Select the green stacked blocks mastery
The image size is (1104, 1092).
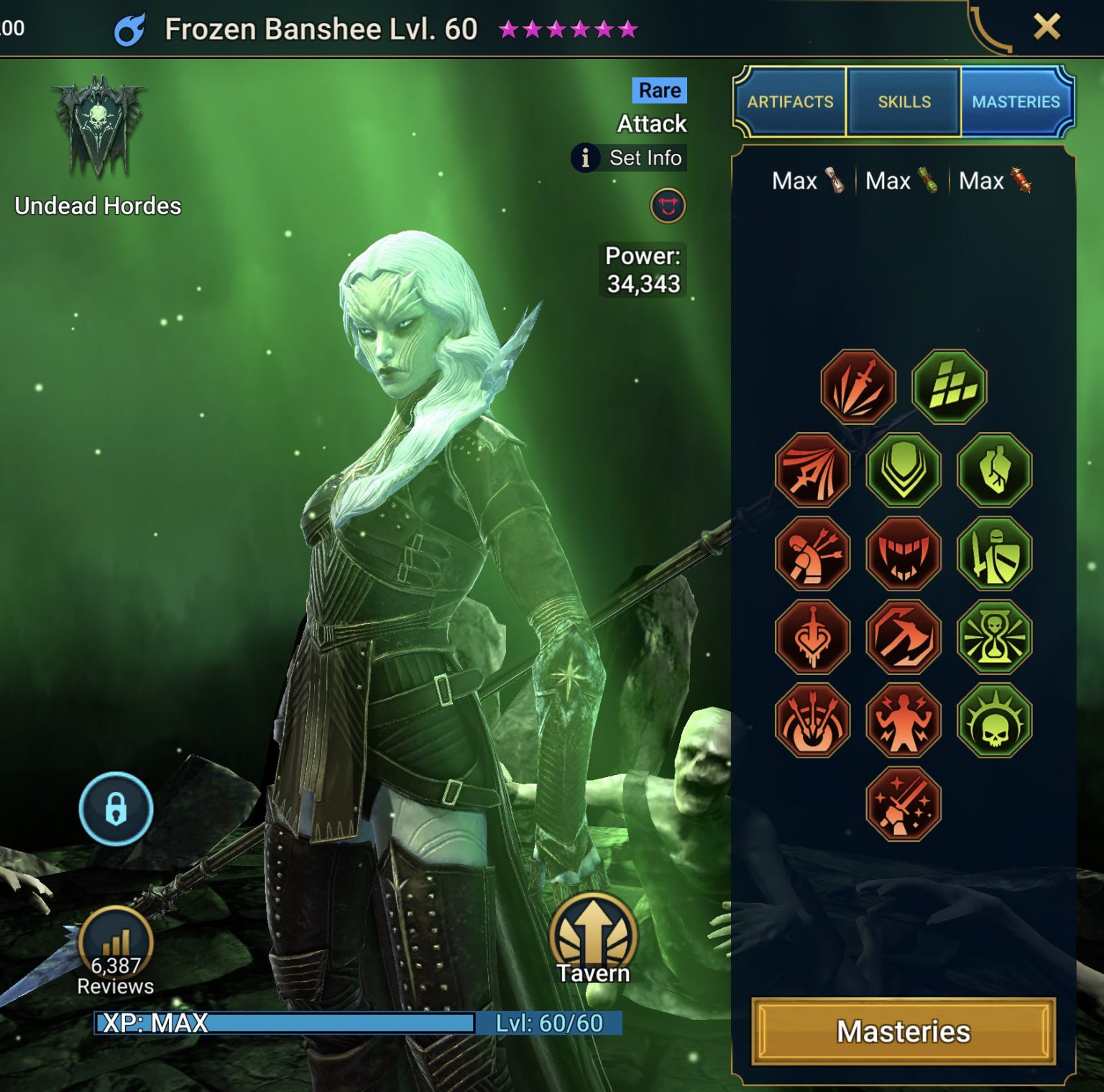pyautogui.click(x=949, y=387)
